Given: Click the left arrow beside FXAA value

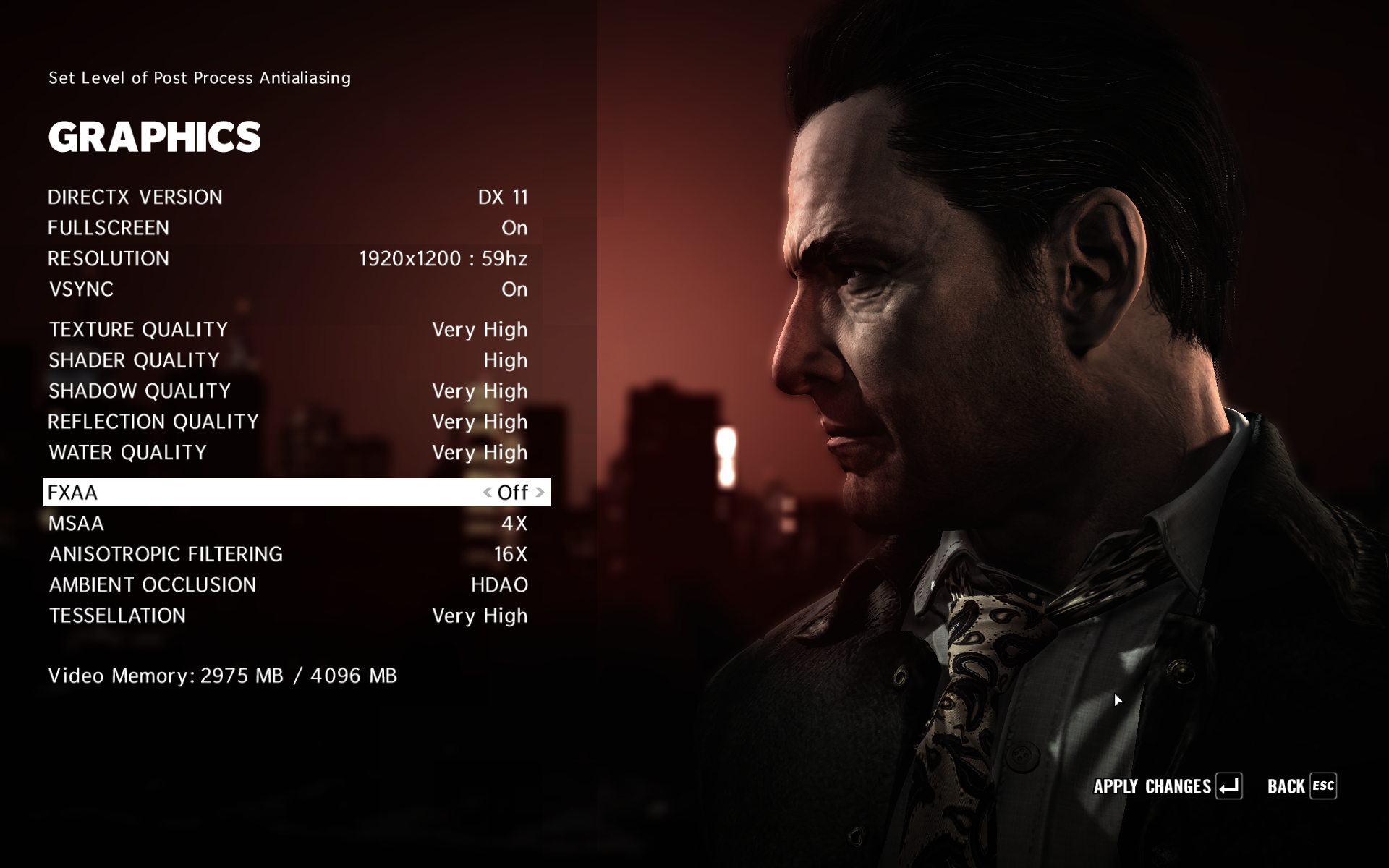Looking at the screenshot, I should tap(488, 493).
